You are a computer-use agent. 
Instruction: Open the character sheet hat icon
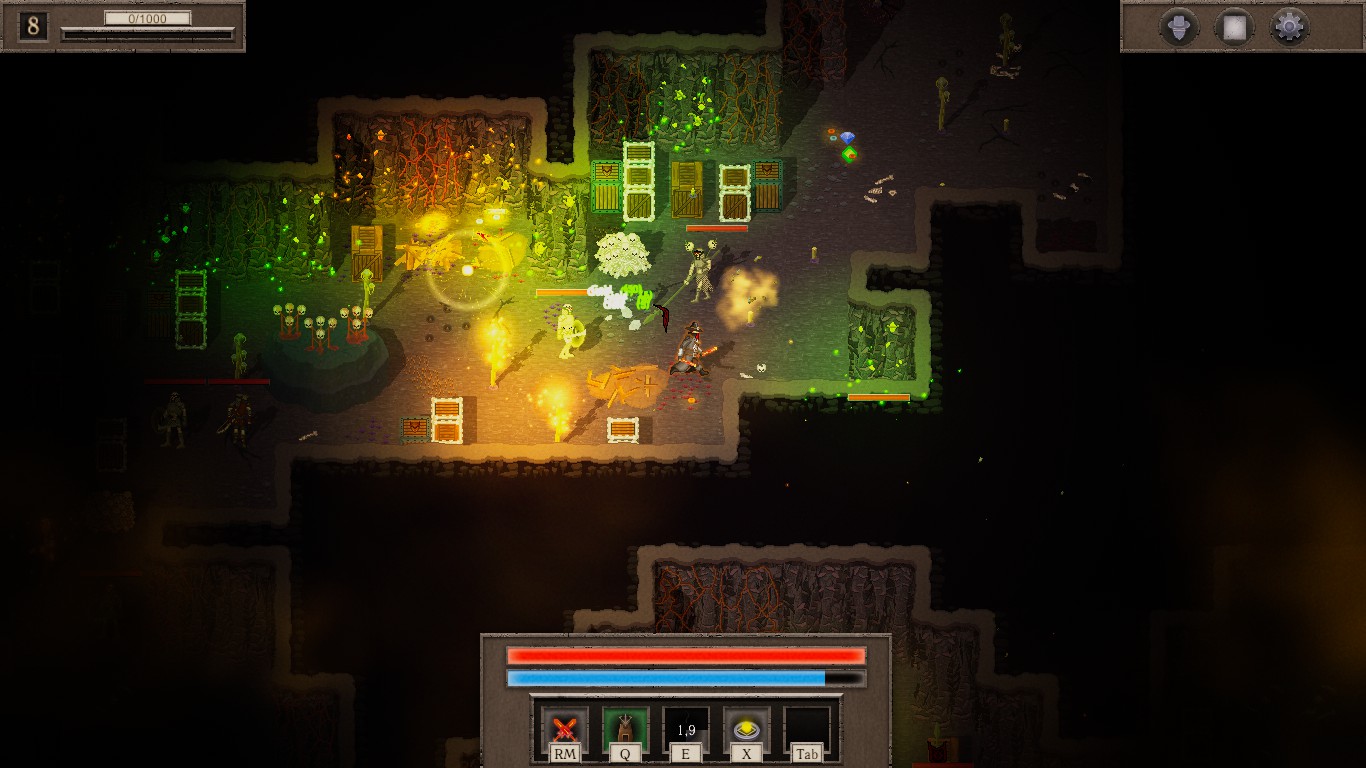1179,27
